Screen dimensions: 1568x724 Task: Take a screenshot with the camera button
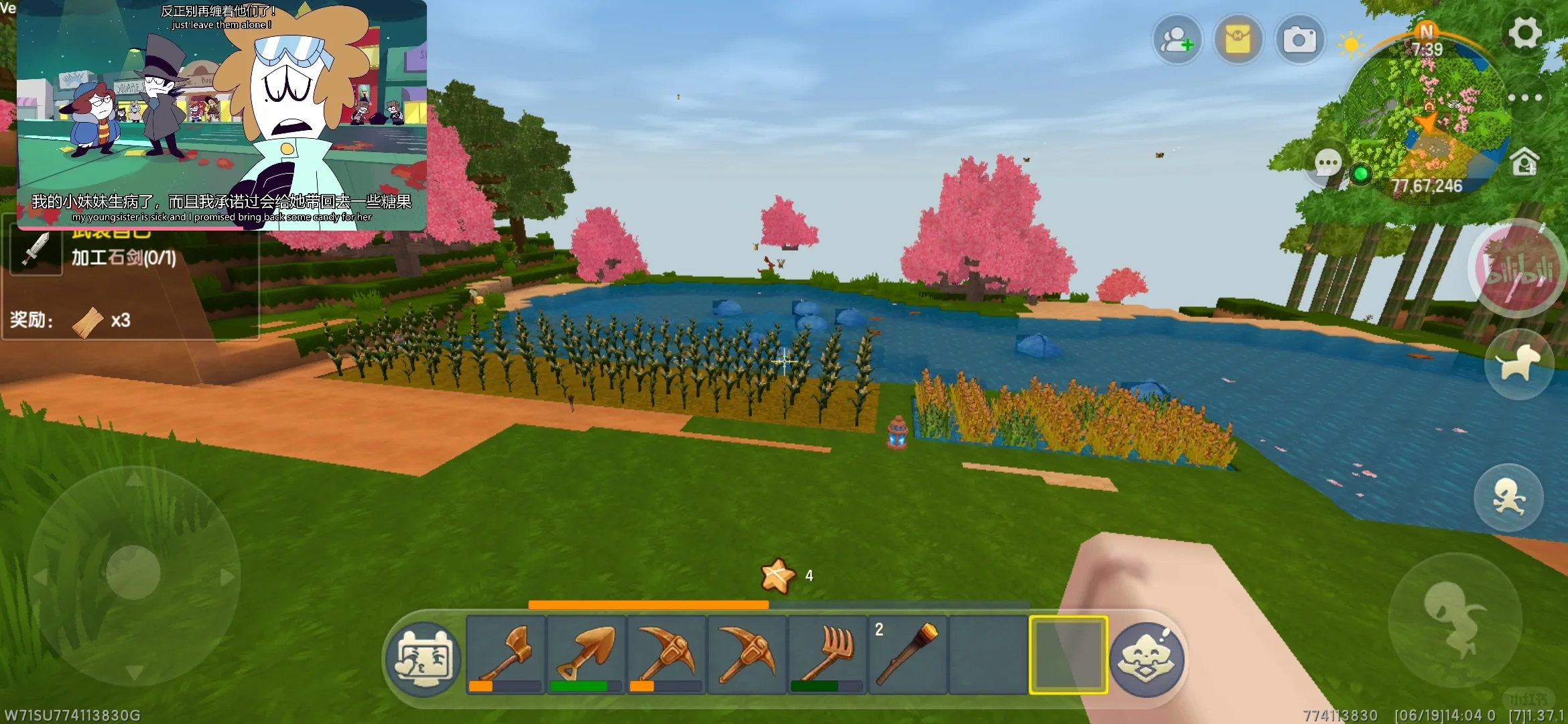[x=1299, y=40]
